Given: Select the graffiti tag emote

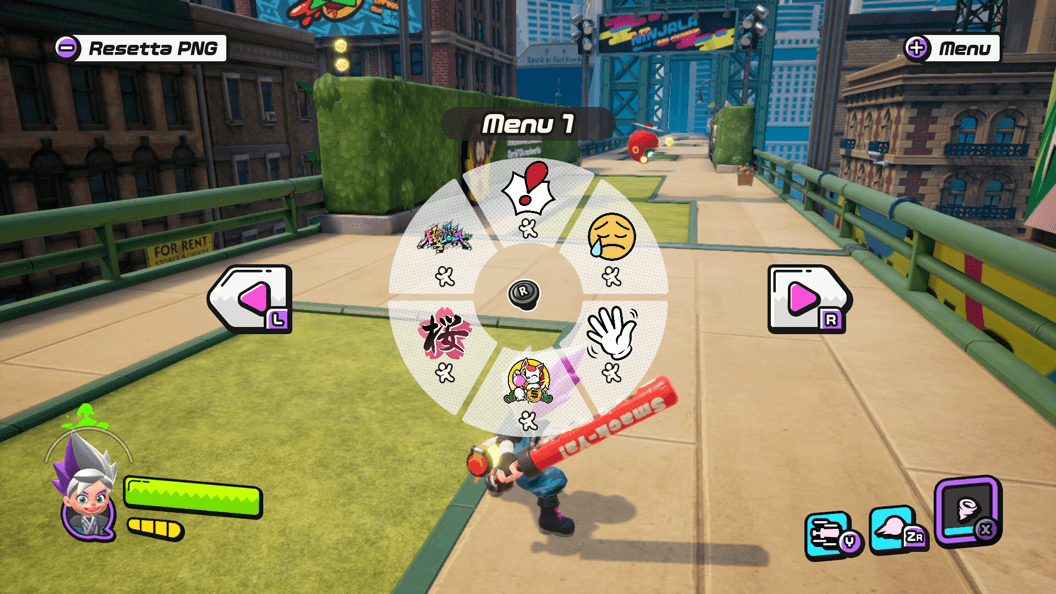Looking at the screenshot, I should (x=445, y=240).
